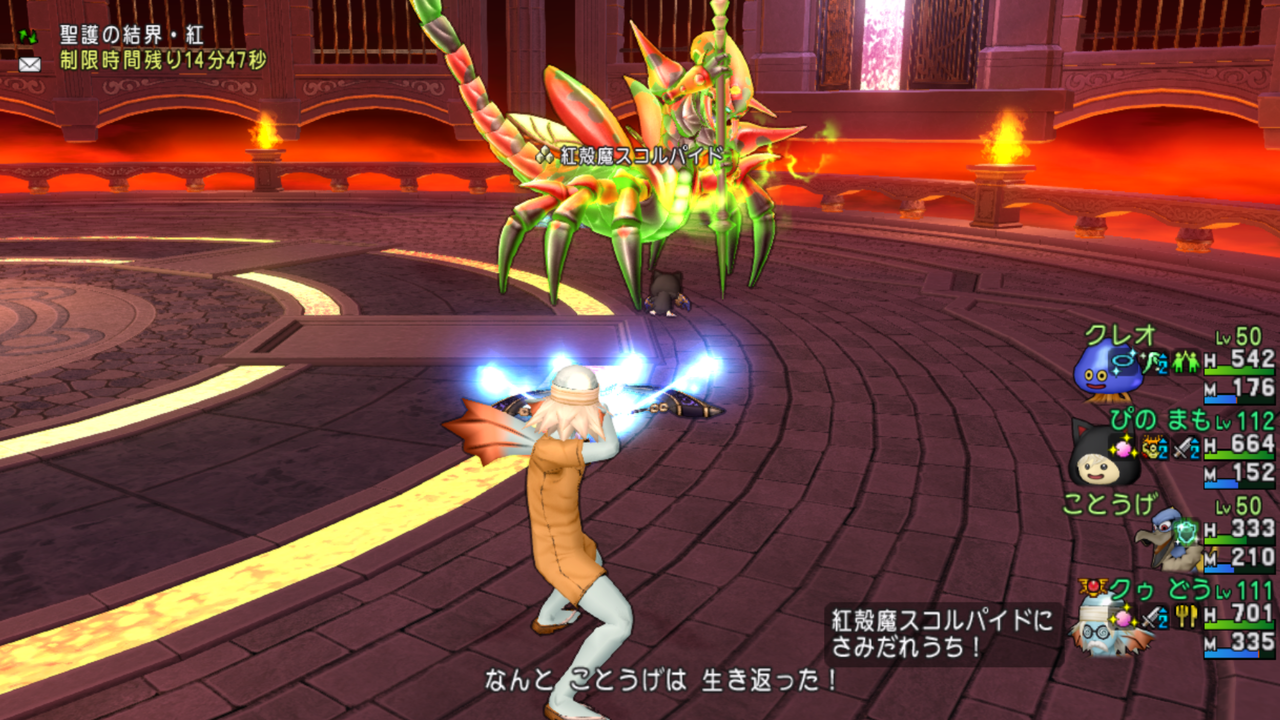The image size is (1280, 720).
Task: Click the green shield buff icon on ことうげ
Action: pos(1185,532)
